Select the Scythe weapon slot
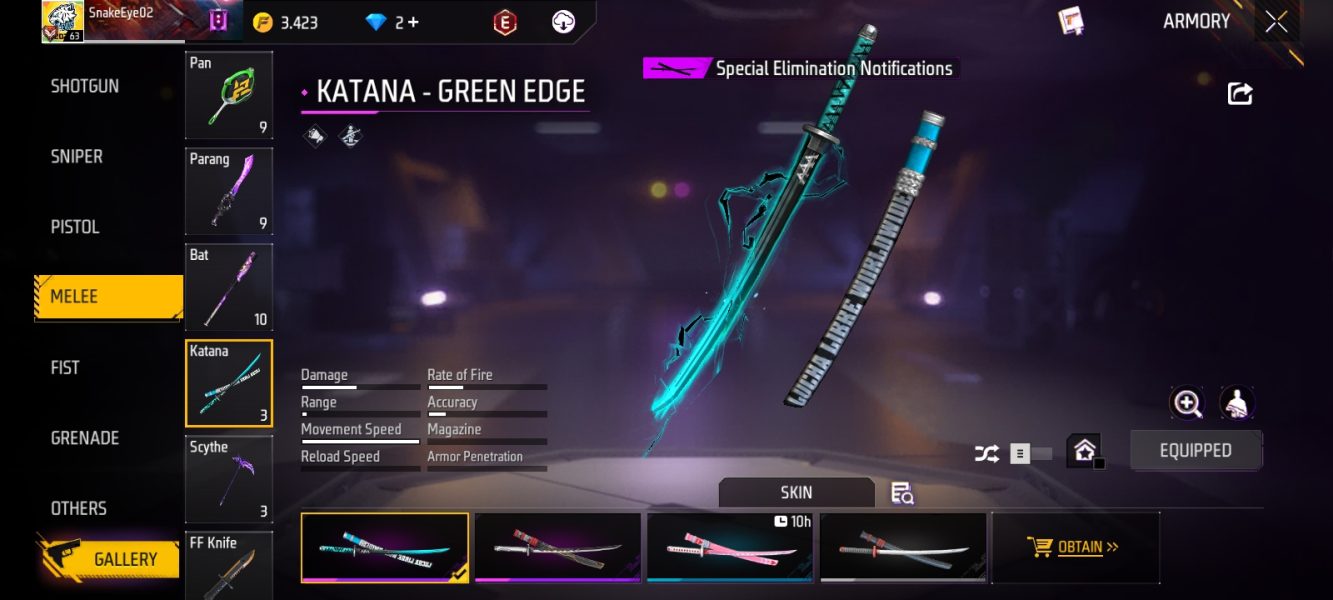Image resolution: width=1333 pixels, height=600 pixels. point(229,479)
